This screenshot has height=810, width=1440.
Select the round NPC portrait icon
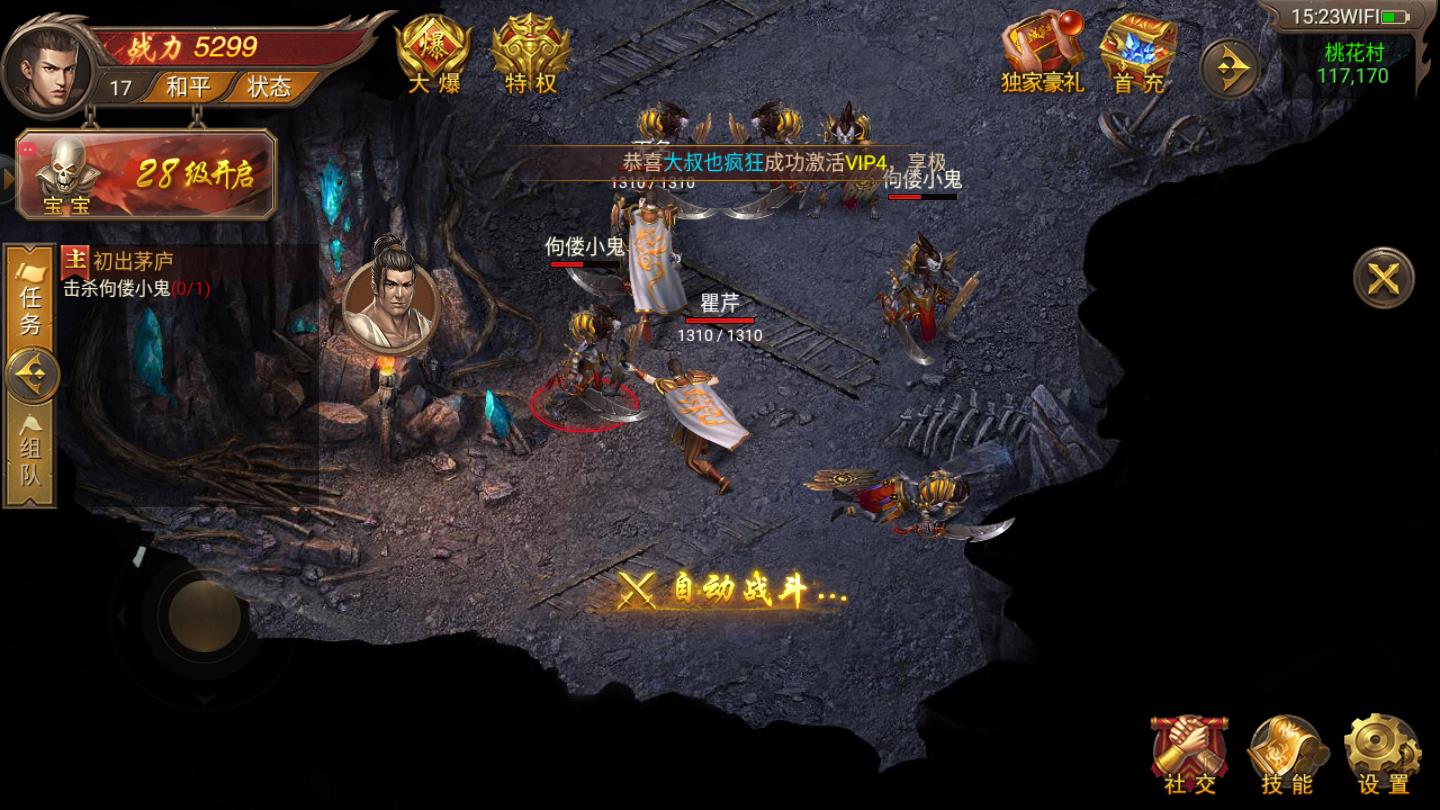coord(392,294)
